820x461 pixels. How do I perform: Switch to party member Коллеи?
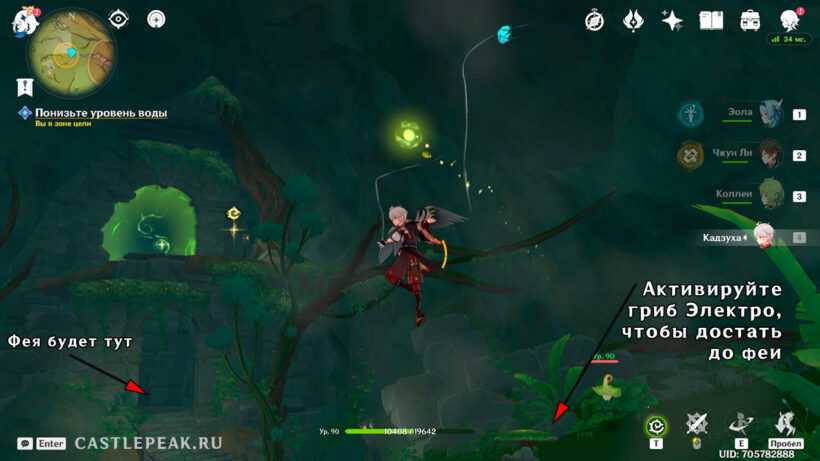click(770, 196)
